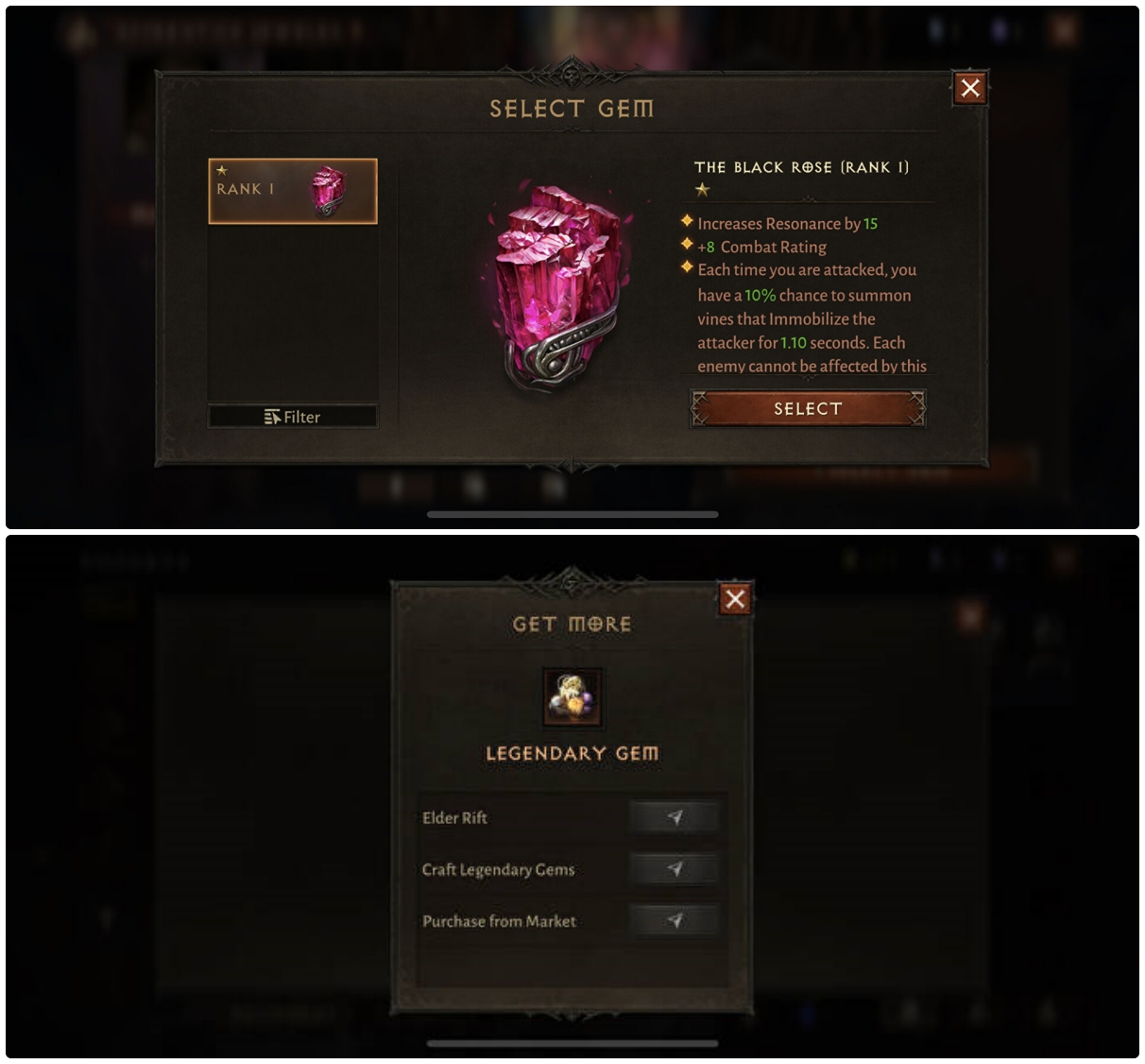The width and height of the screenshot is (1145, 1064).
Task: Navigate to Elder Rift source
Action: coord(674,817)
